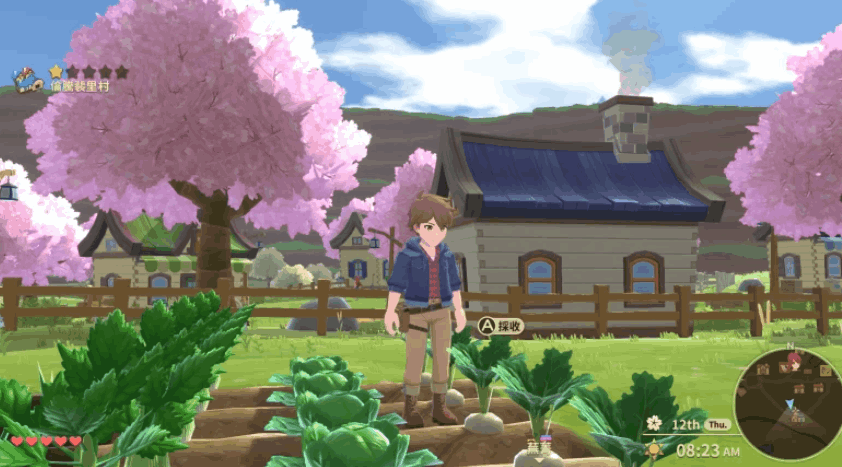Click the village house icon near star rating
The image size is (842, 467).
pos(26,79)
